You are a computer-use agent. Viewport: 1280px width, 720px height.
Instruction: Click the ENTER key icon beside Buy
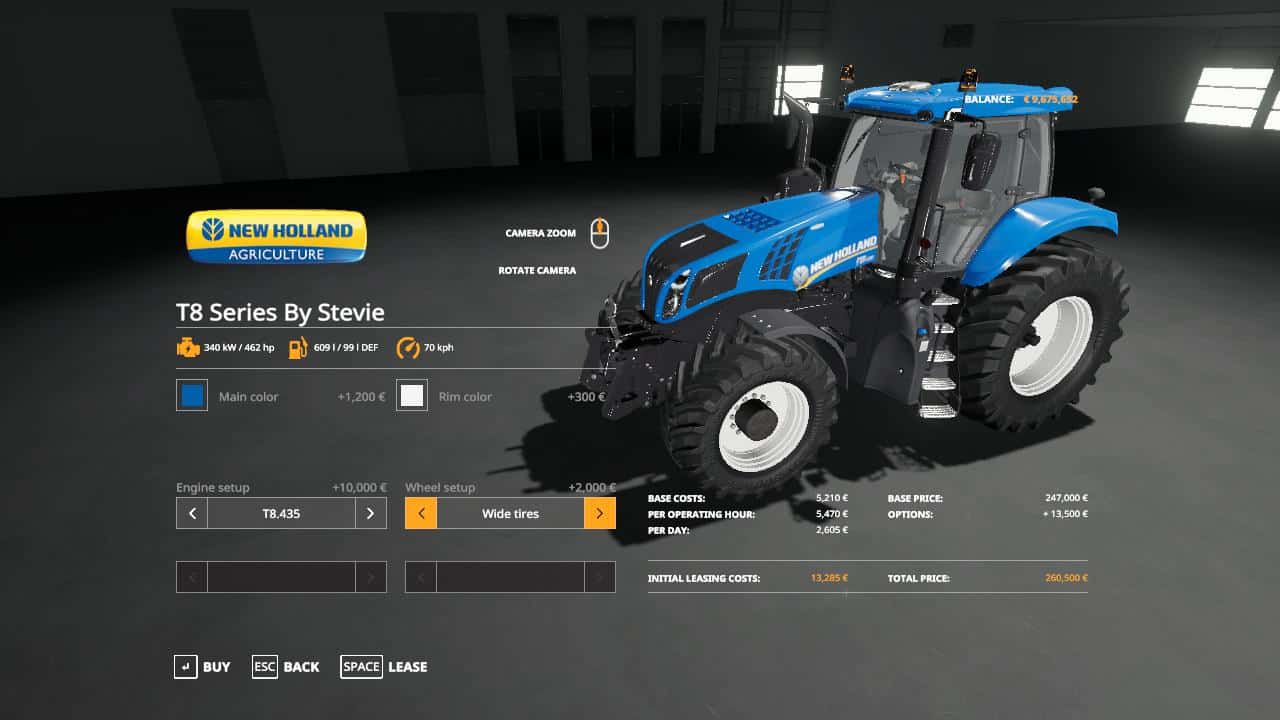[x=186, y=667]
